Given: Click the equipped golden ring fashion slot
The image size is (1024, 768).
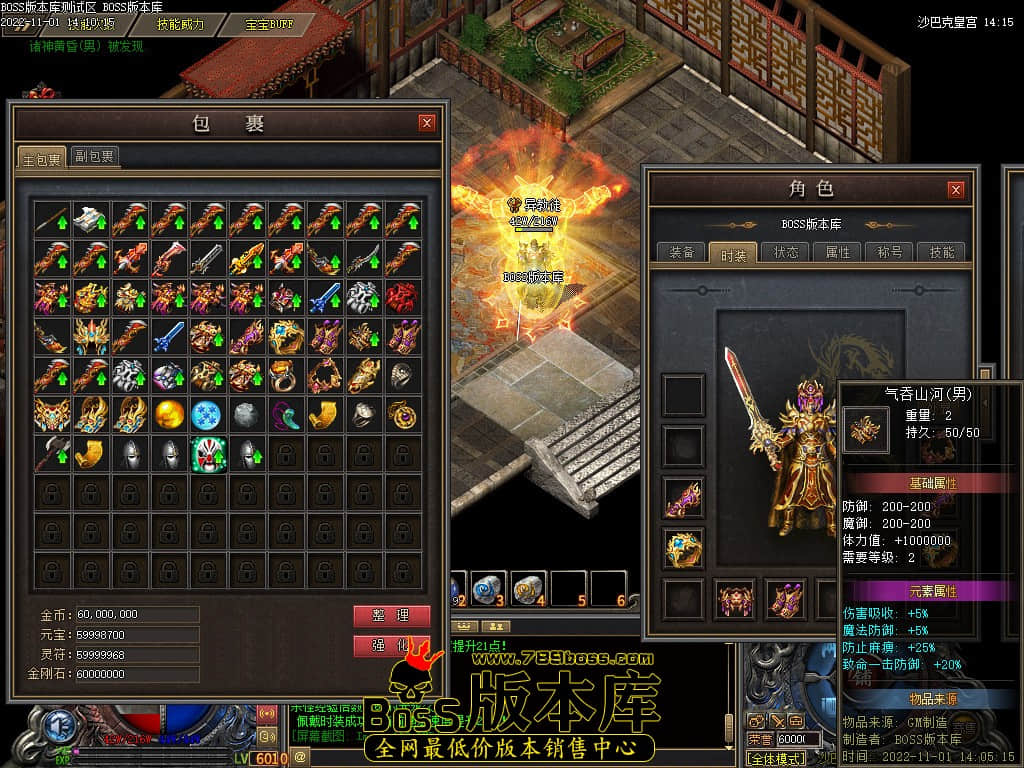Looking at the screenshot, I should (684, 547).
